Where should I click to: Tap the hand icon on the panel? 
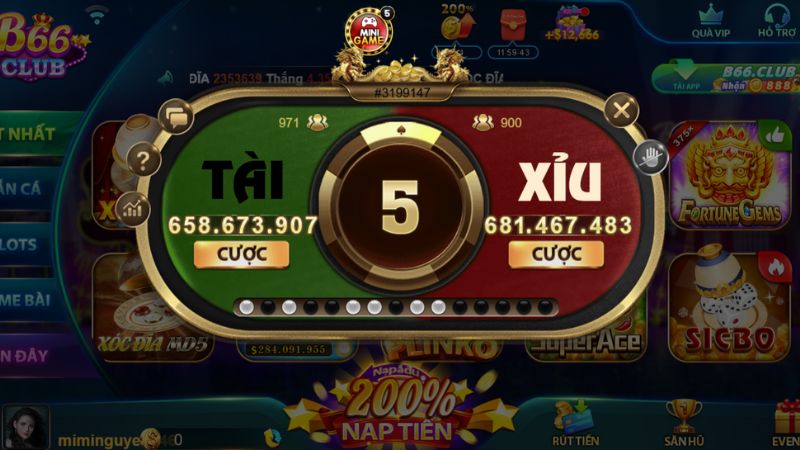[x=651, y=155]
